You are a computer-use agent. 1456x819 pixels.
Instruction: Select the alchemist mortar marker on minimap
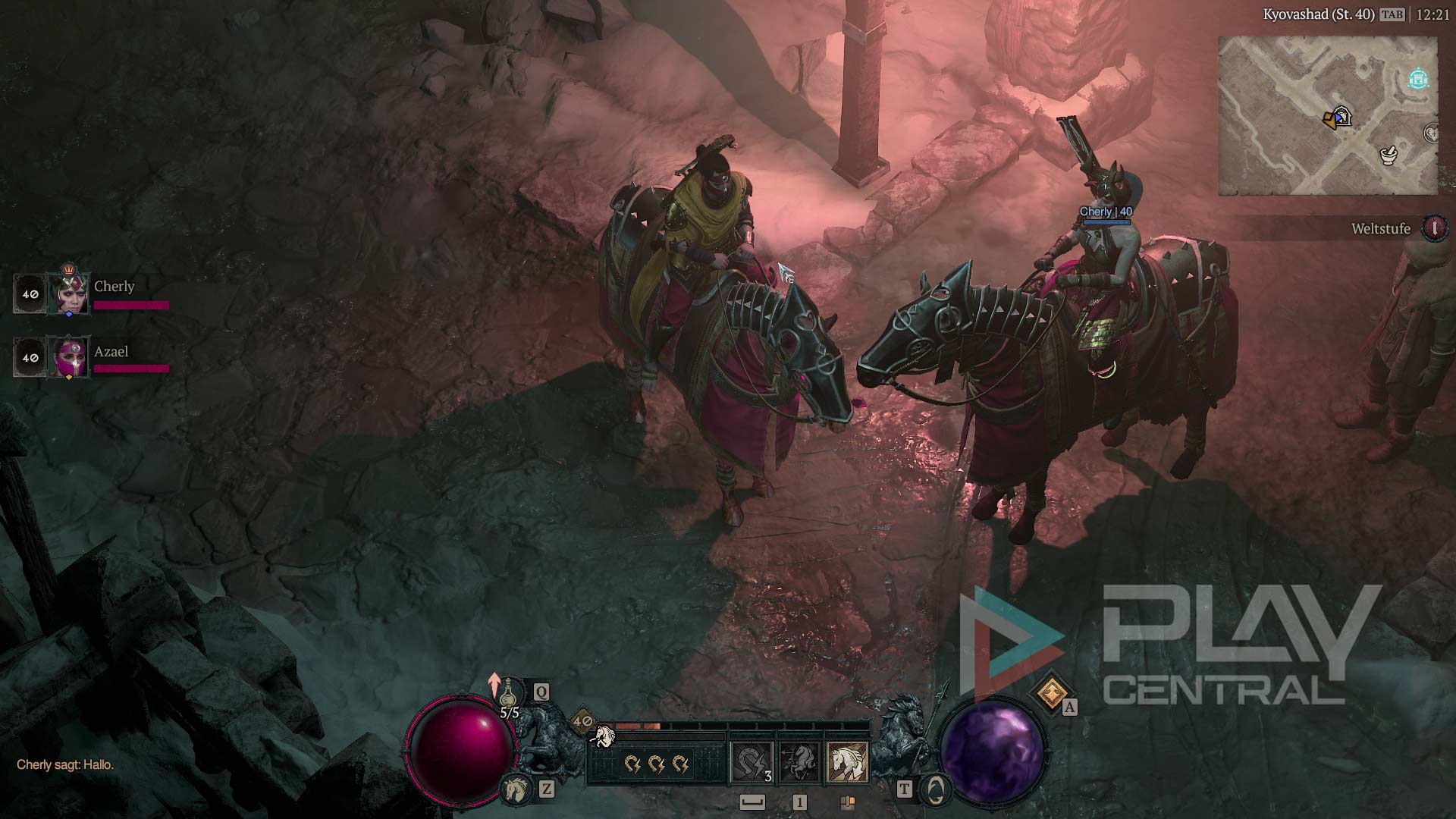1389,155
